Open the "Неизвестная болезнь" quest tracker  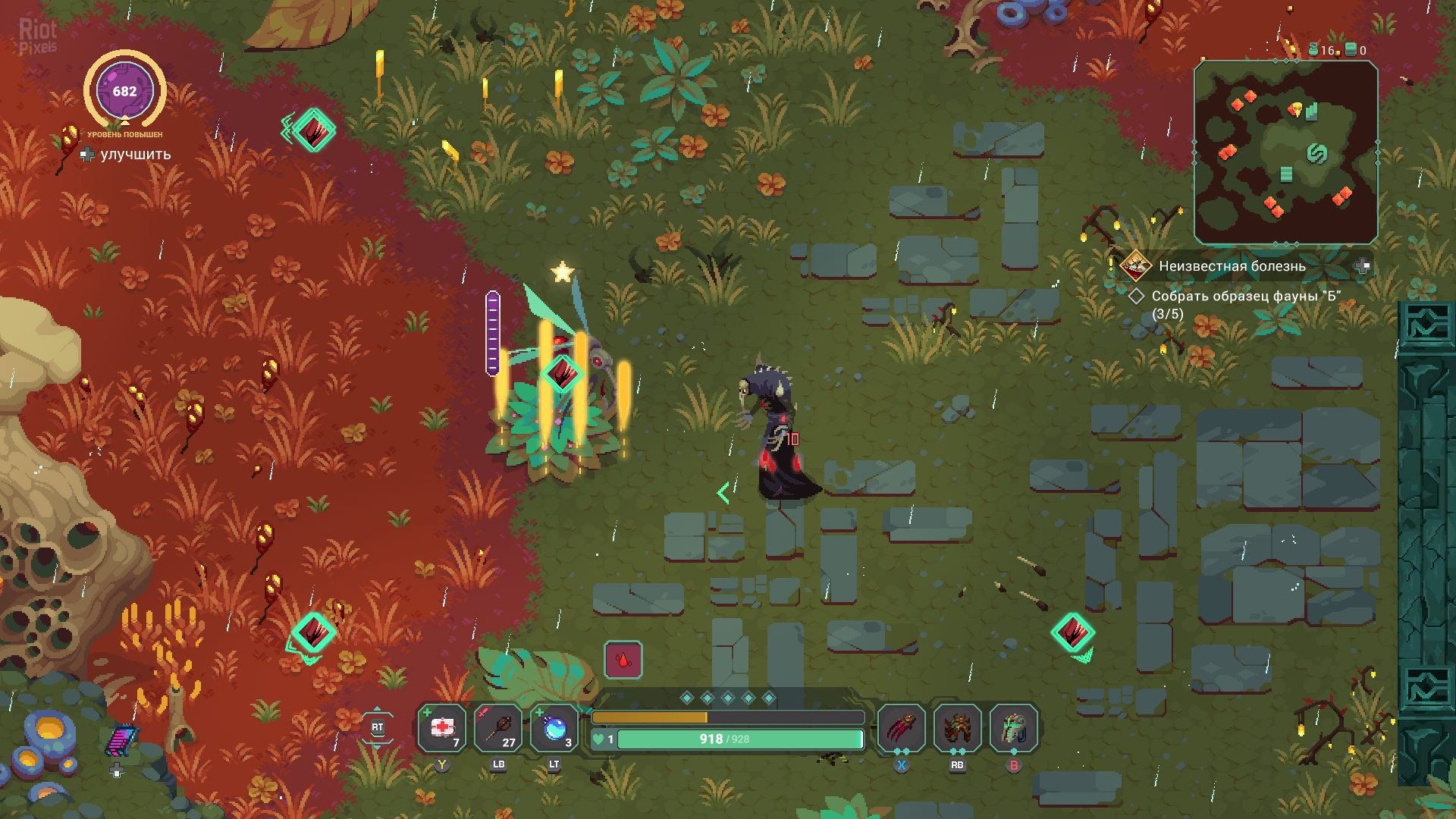[1232, 266]
